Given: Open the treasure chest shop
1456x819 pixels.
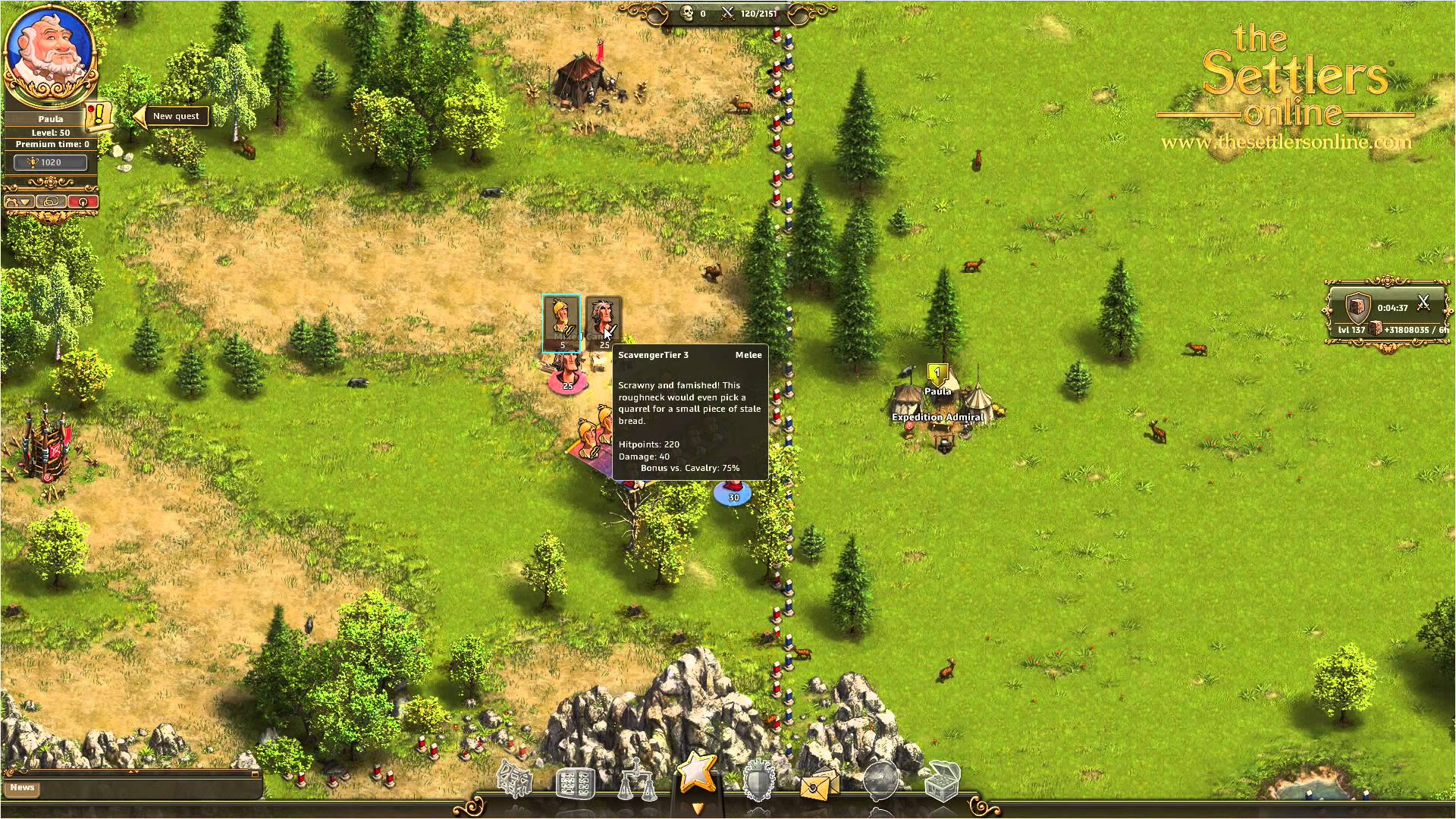Looking at the screenshot, I should (x=942, y=781).
